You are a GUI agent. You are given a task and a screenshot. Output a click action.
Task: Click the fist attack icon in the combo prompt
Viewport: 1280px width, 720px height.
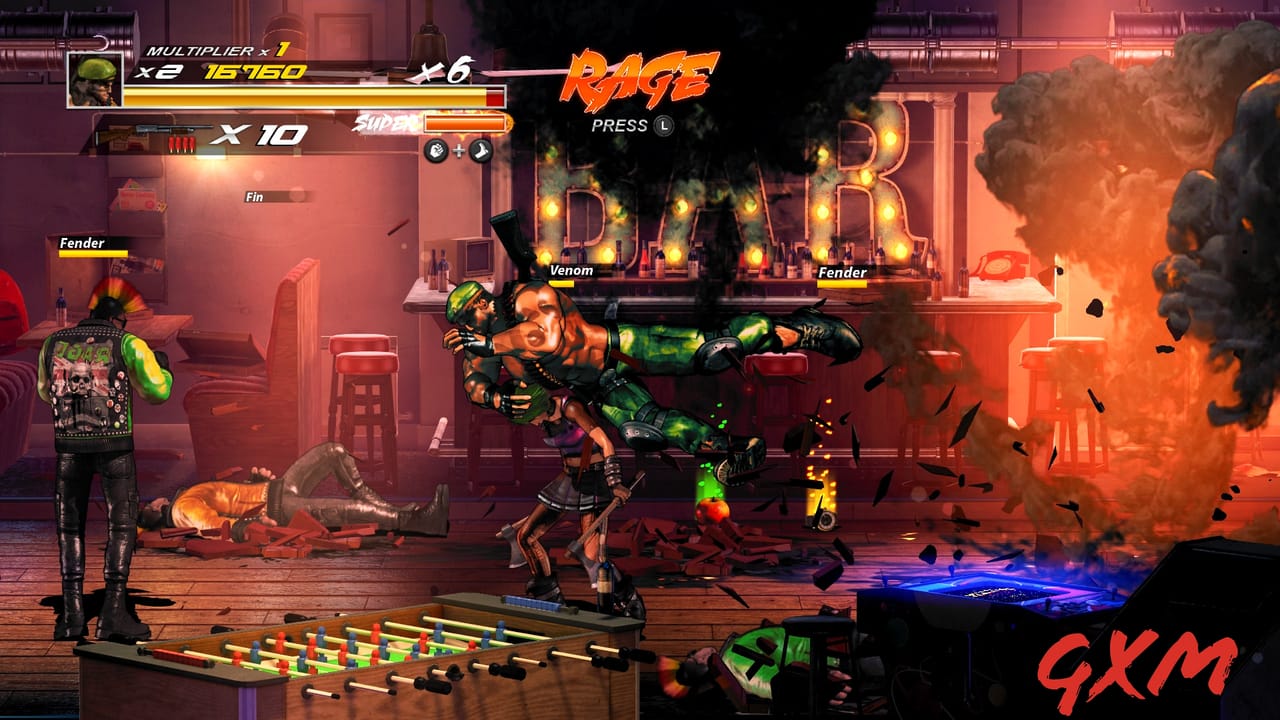[437, 150]
